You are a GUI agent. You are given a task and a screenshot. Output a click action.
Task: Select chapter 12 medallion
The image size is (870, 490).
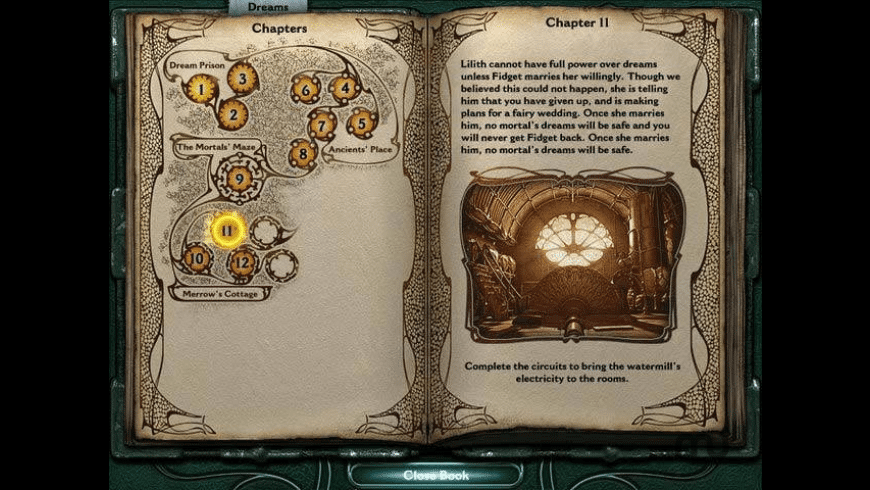(242, 264)
